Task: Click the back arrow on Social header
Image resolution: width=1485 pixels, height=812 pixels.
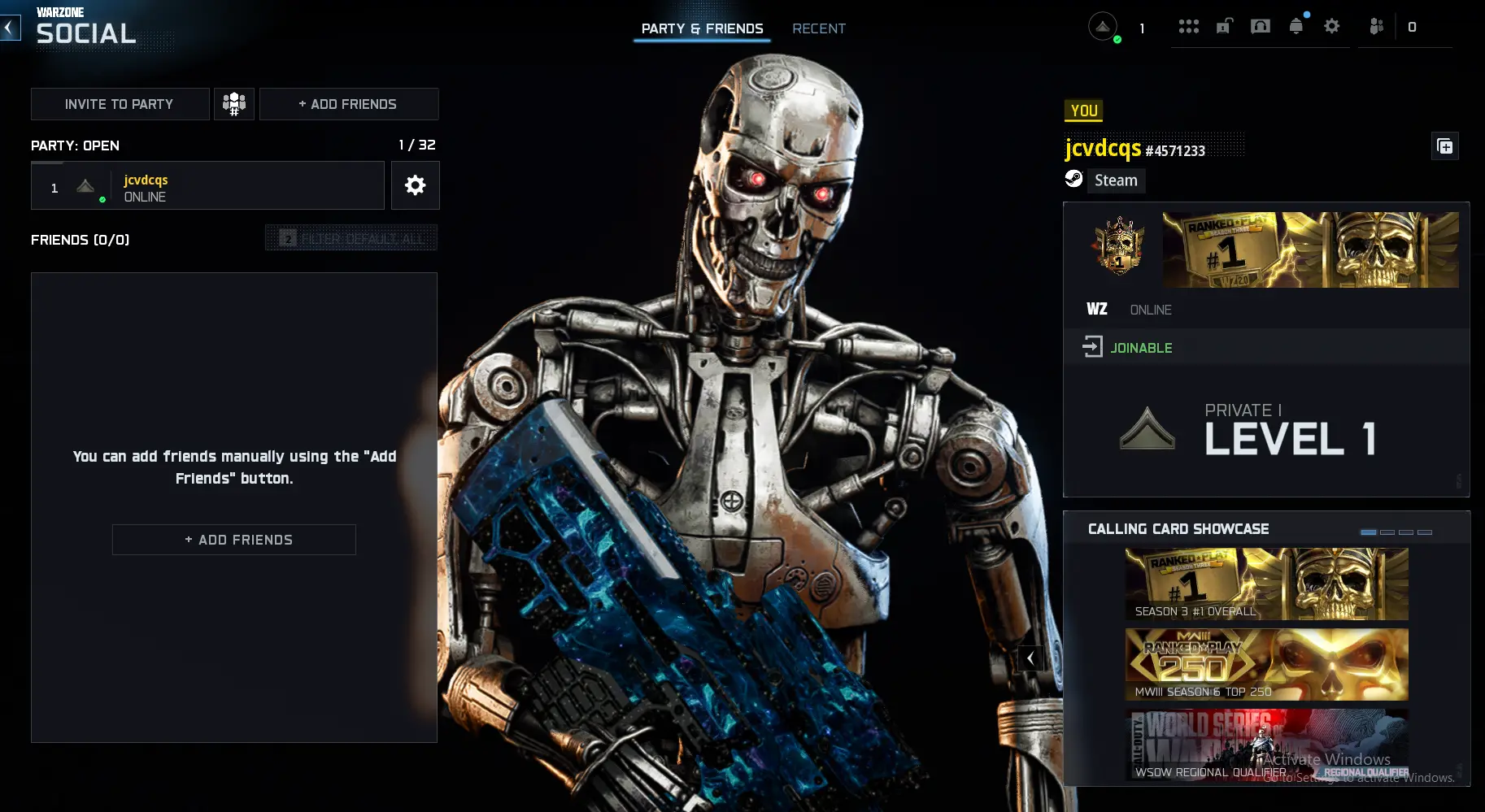Action: click(9, 27)
